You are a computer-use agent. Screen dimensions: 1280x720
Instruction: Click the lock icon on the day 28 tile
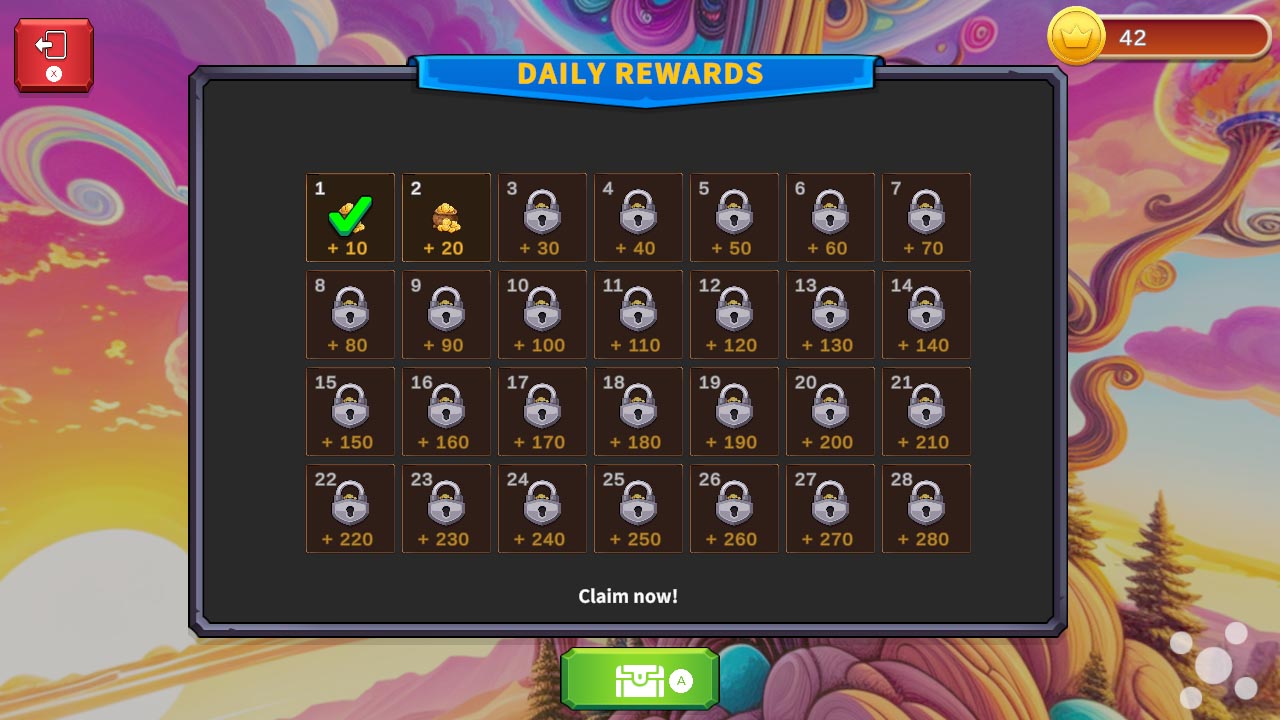(x=926, y=505)
